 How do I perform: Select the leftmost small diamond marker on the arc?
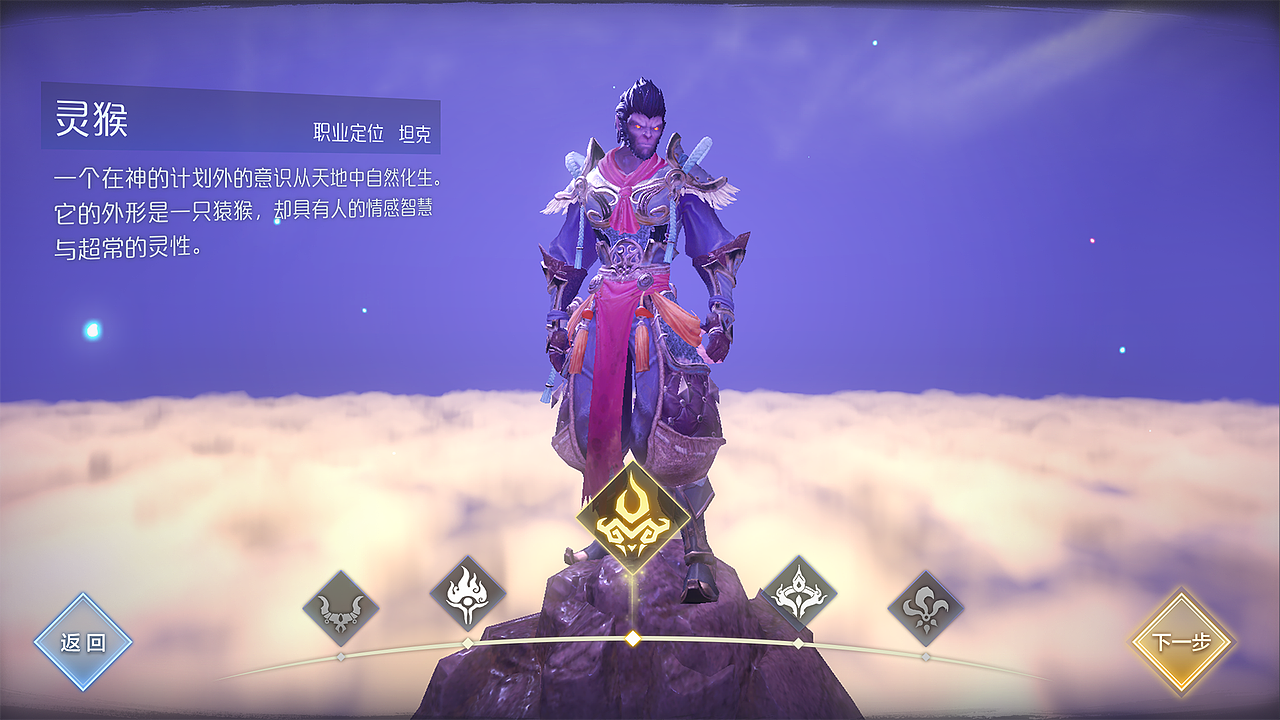coord(339,654)
